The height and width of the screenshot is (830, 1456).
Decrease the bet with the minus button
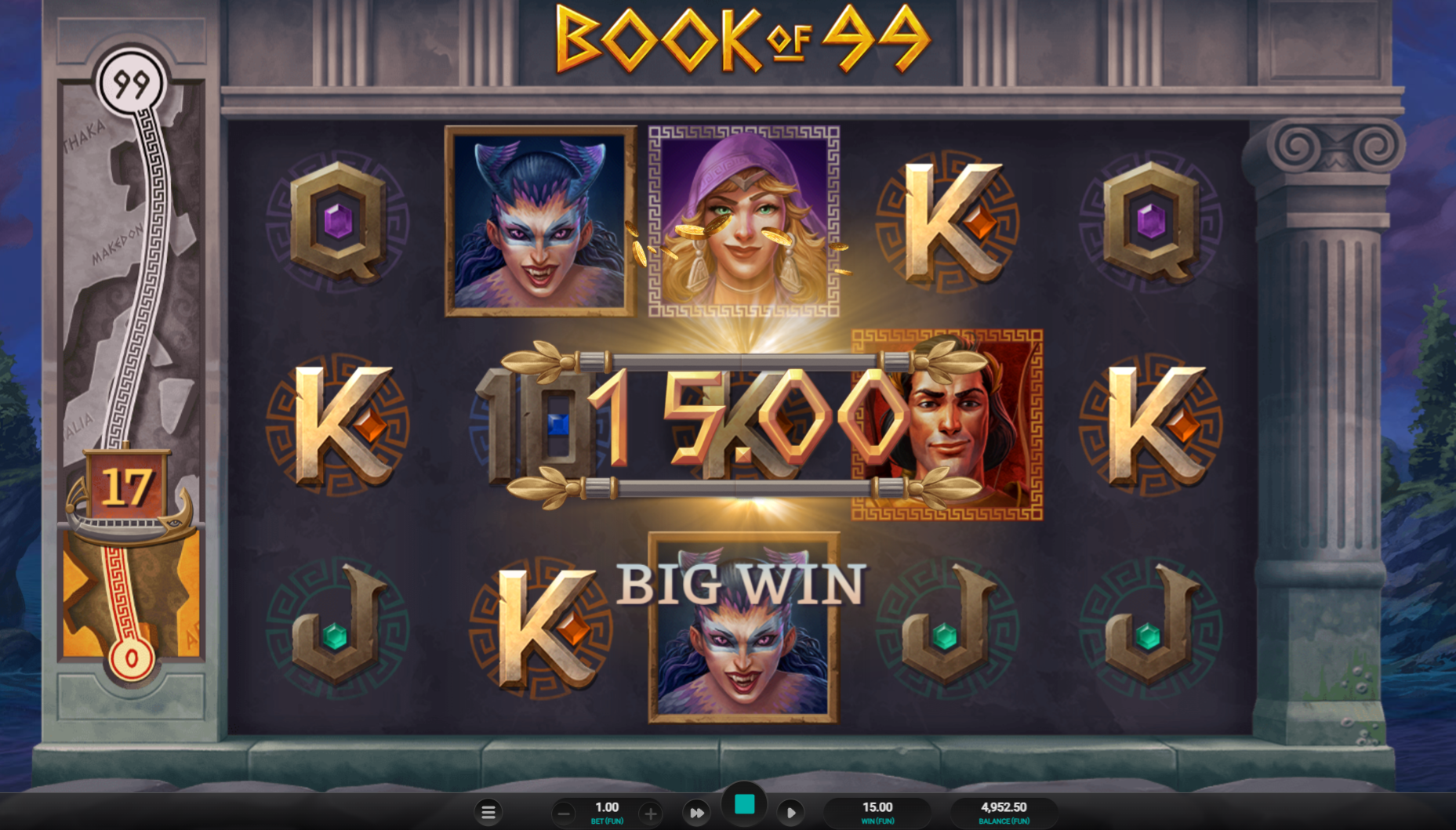(563, 814)
